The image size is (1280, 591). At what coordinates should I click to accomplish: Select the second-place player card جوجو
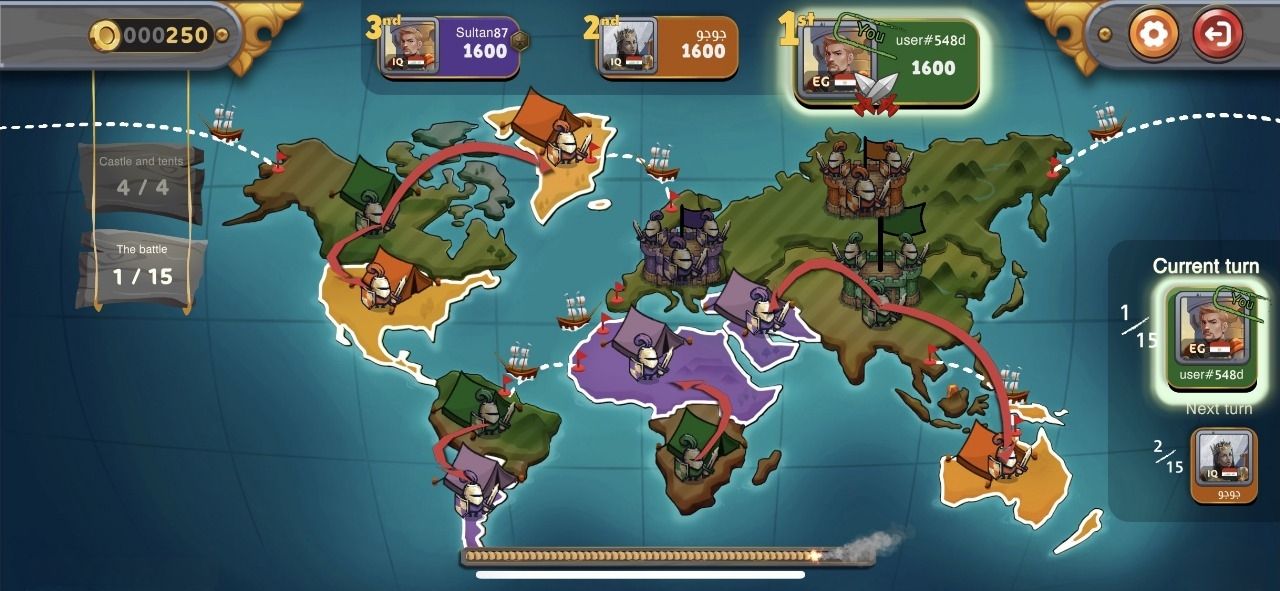(x=668, y=47)
